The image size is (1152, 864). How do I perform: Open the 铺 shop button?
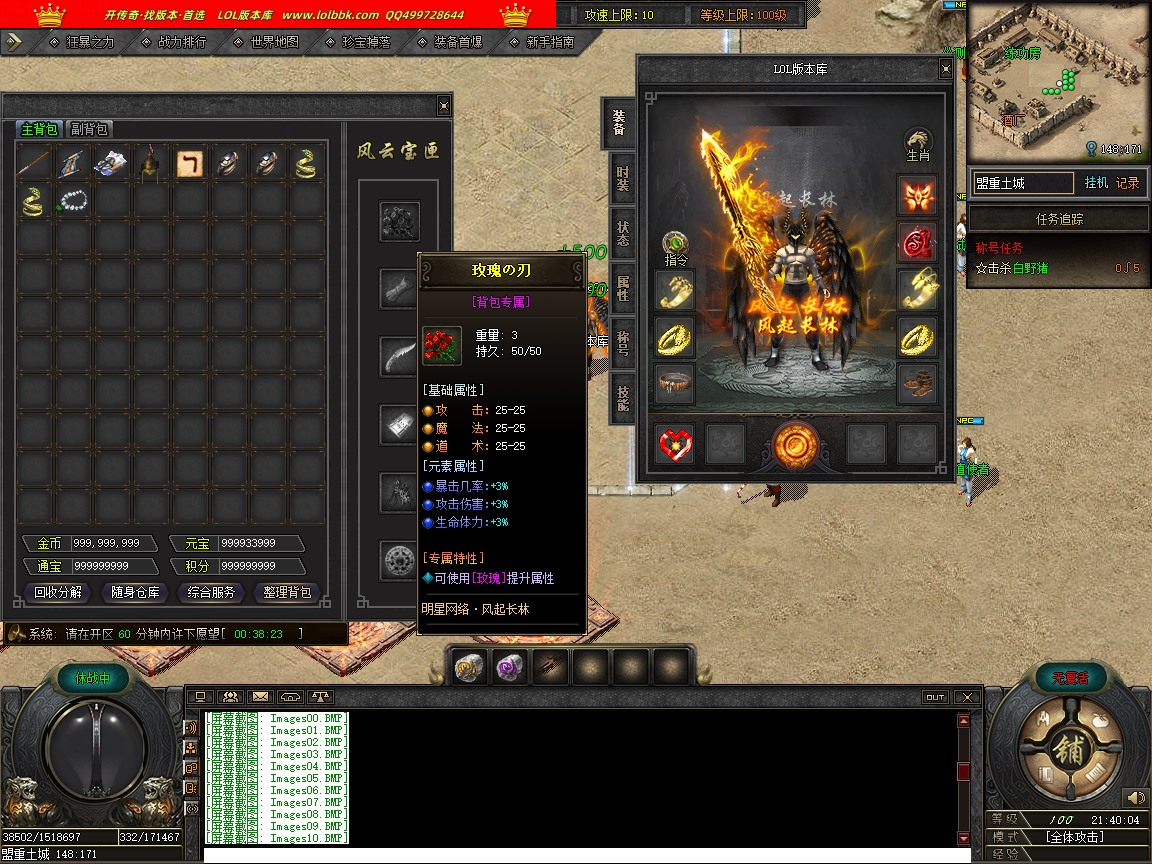[1067, 750]
